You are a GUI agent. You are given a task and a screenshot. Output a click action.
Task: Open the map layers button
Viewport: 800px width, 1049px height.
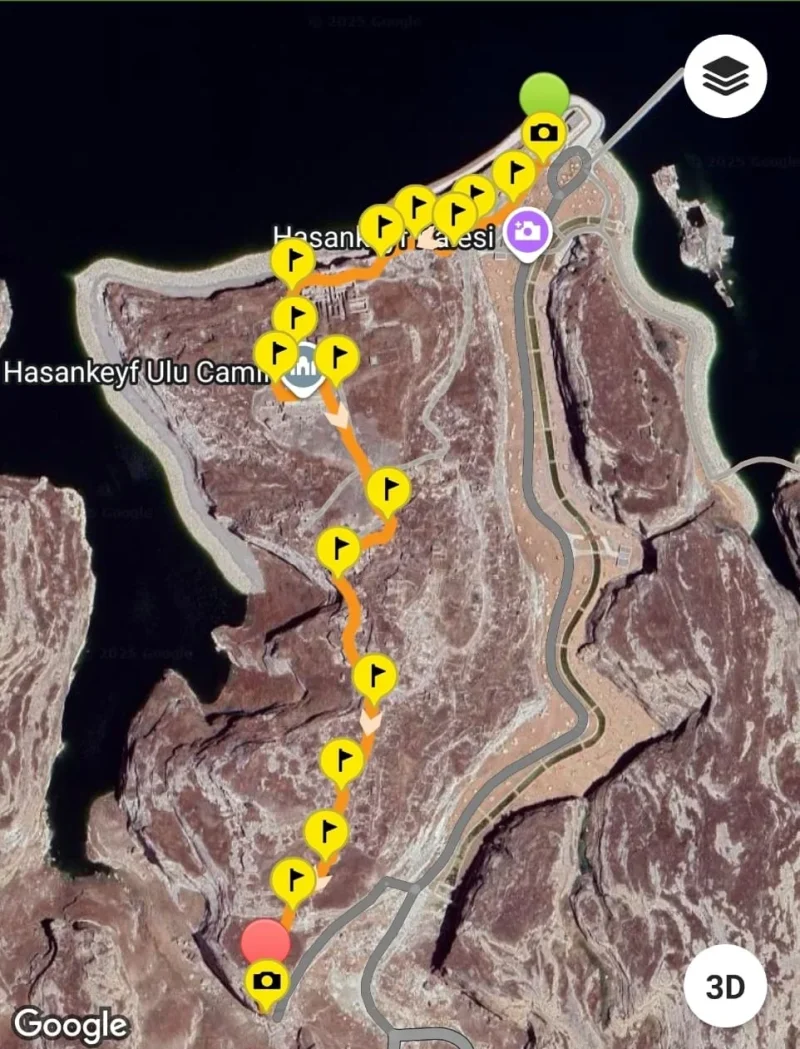point(725,79)
